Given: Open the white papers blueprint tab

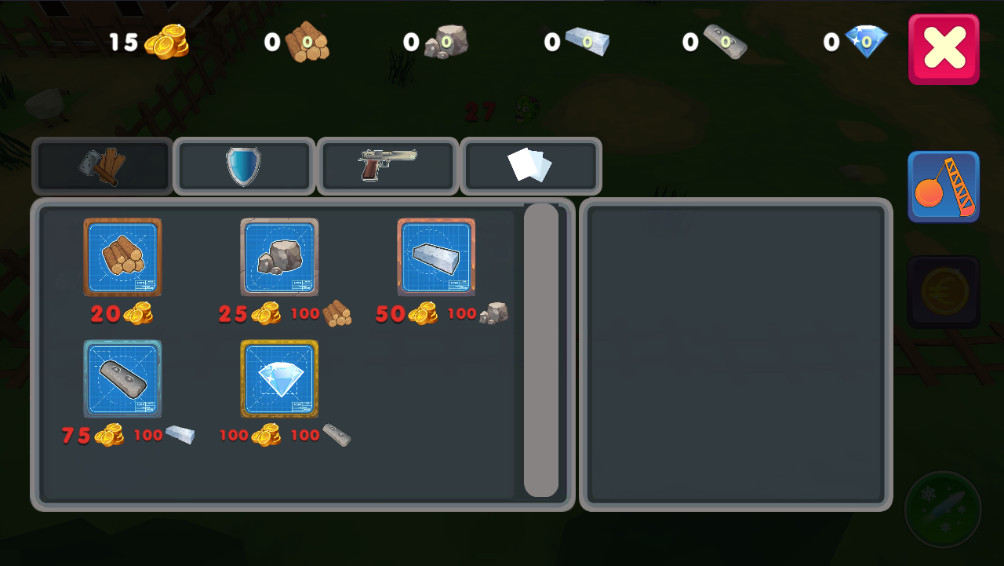Looking at the screenshot, I should point(530,166).
